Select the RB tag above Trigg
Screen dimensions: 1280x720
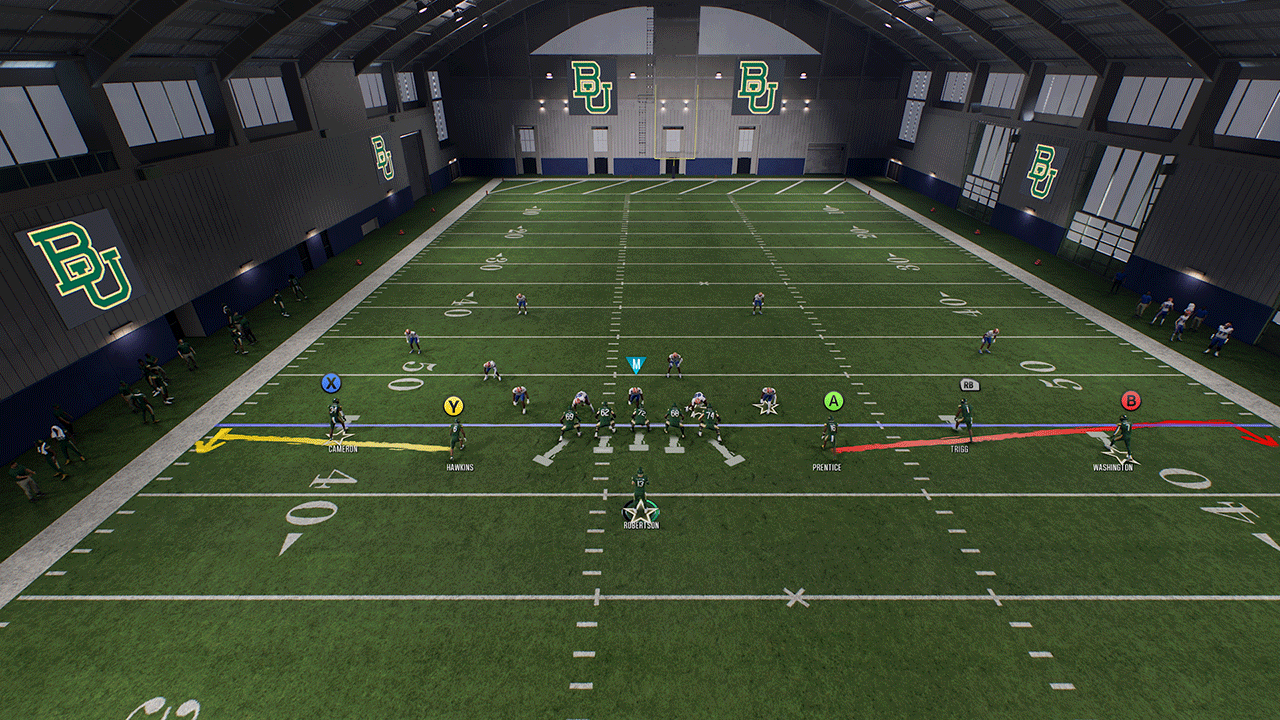click(967, 385)
